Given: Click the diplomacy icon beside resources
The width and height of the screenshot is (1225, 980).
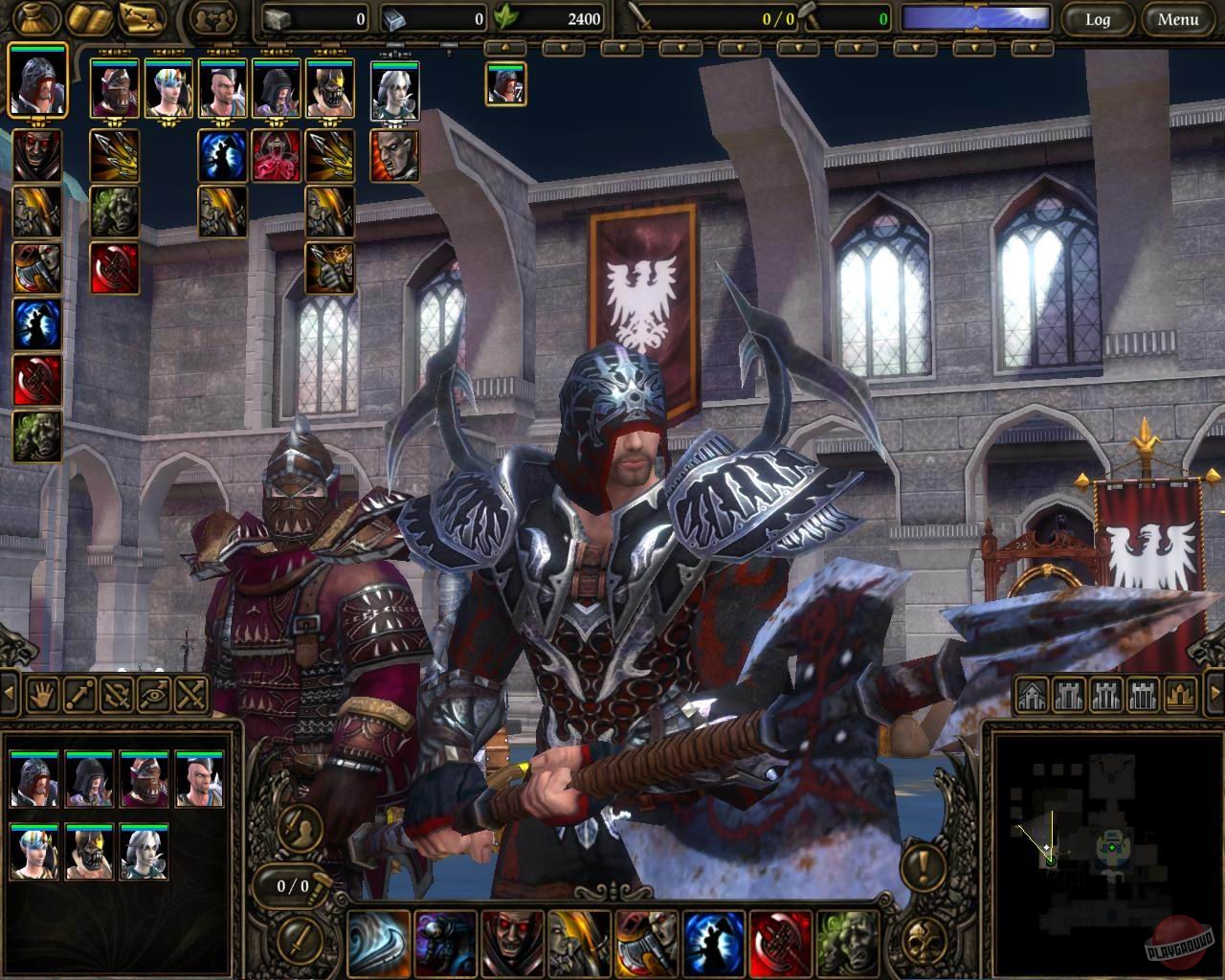Looking at the screenshot, I should [212, 17].
